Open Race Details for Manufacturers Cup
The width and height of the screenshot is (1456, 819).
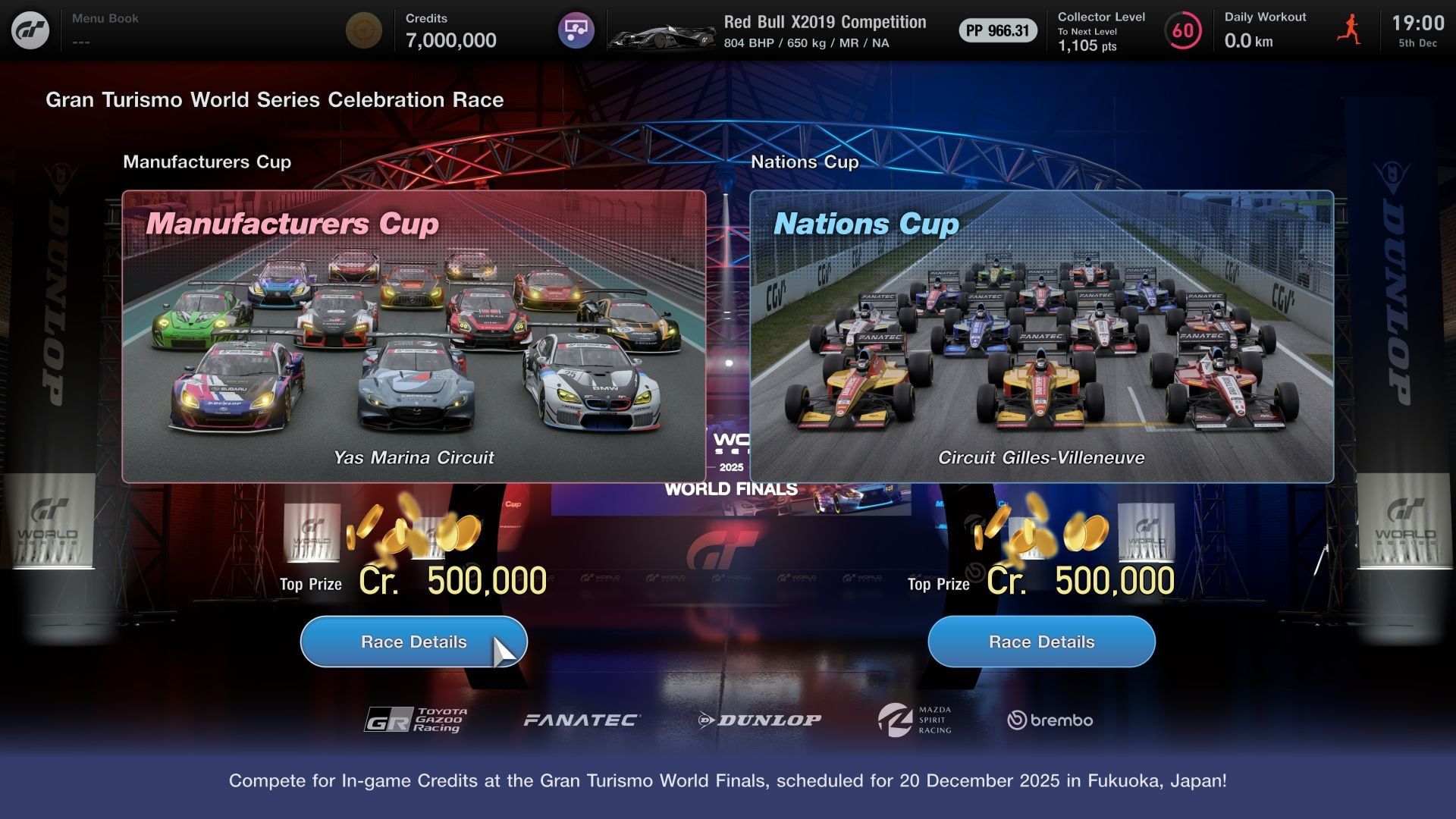click(x=413, y=641)
